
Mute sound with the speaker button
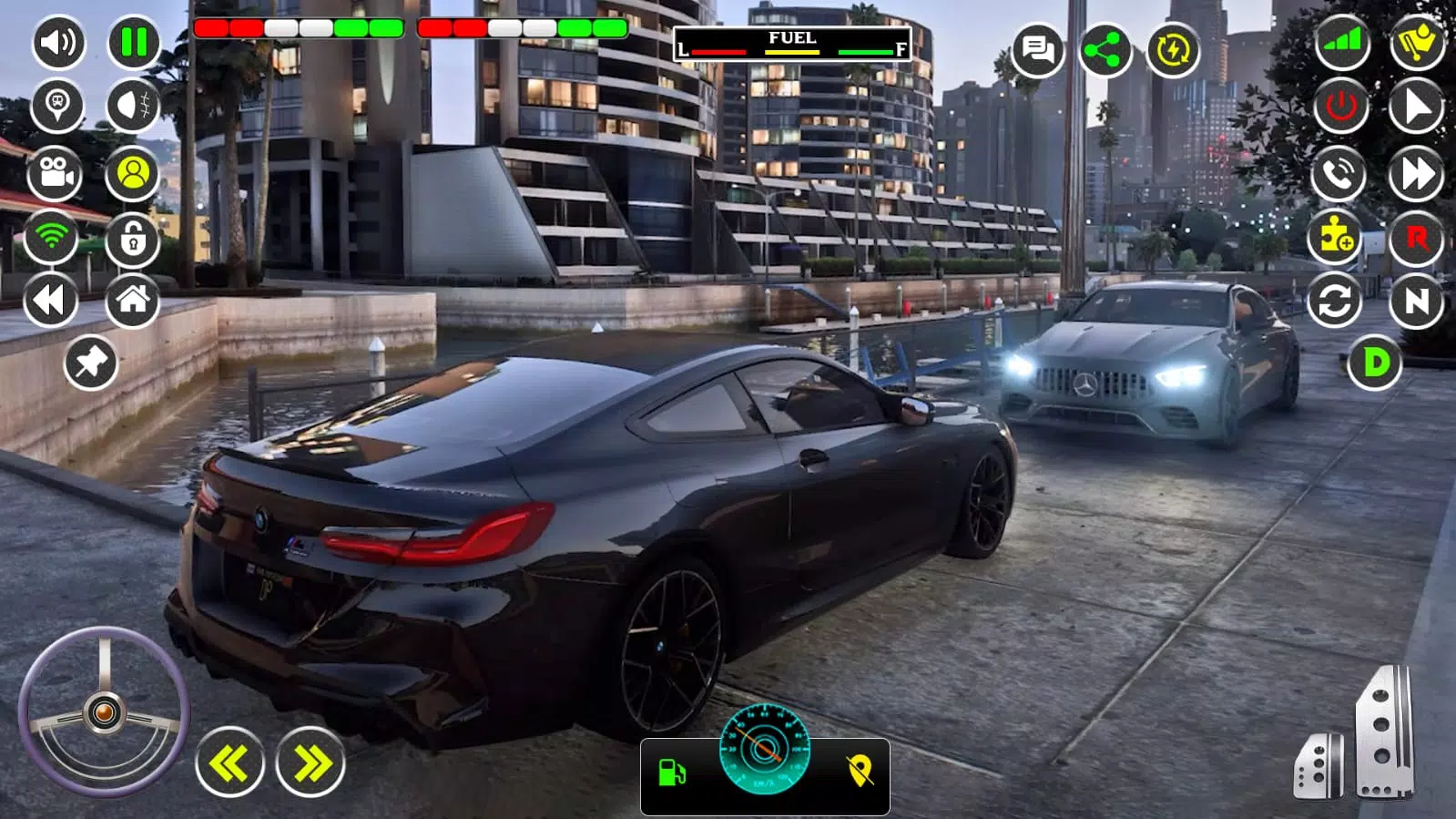pos(58,43)
